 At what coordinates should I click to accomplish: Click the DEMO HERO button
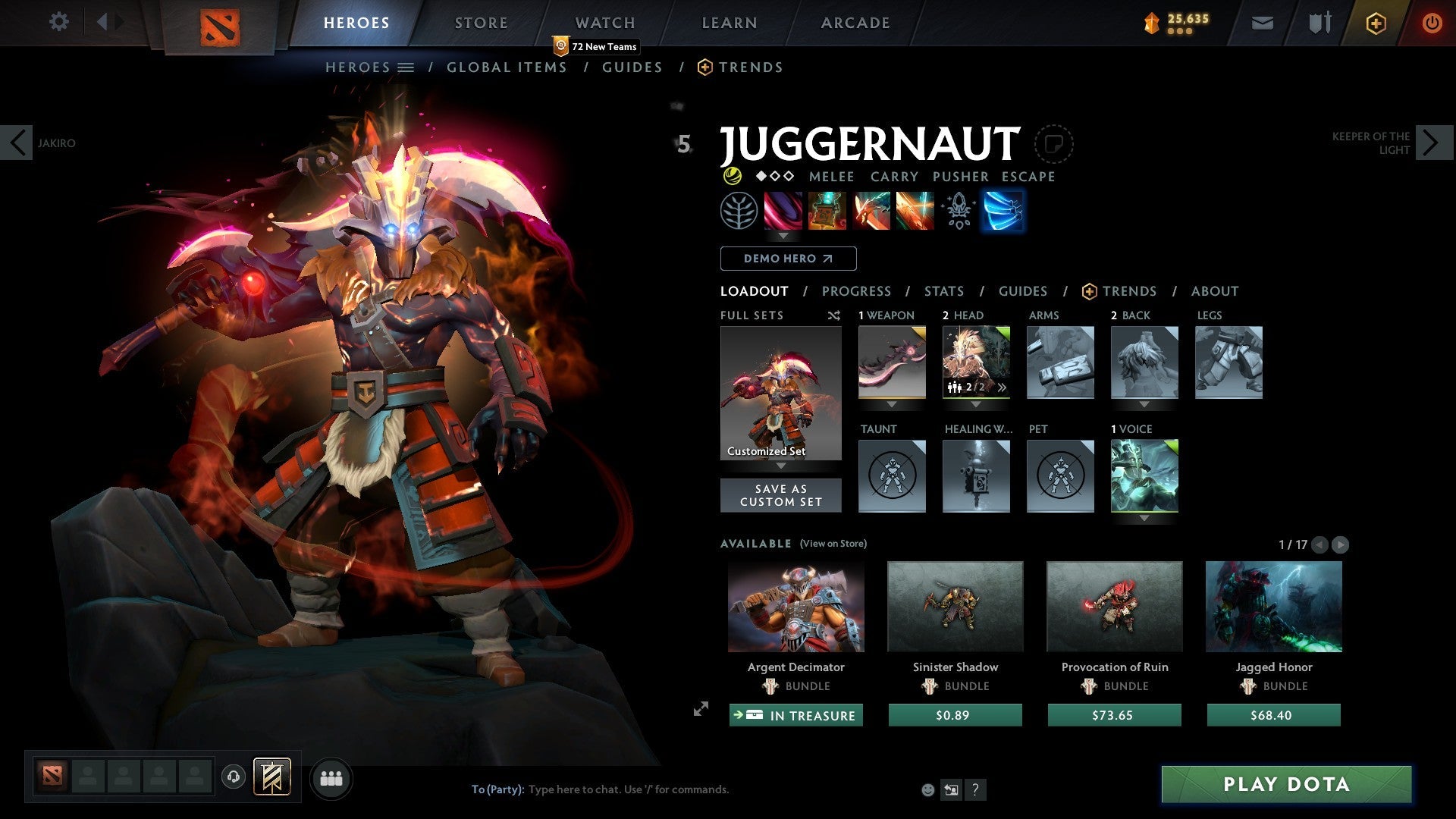787,258
